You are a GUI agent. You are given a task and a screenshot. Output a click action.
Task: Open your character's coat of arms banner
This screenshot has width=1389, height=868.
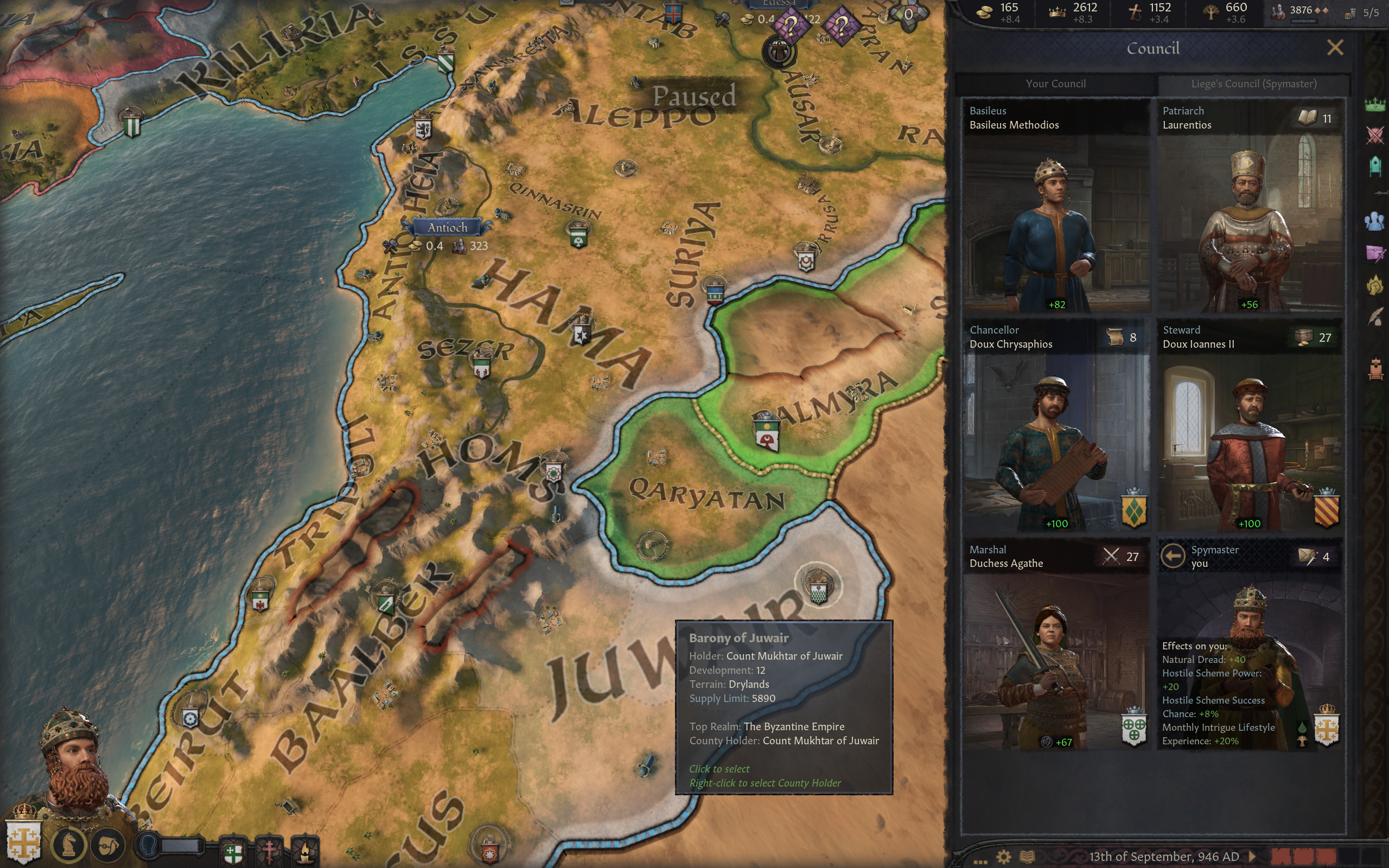pos(23,841)
